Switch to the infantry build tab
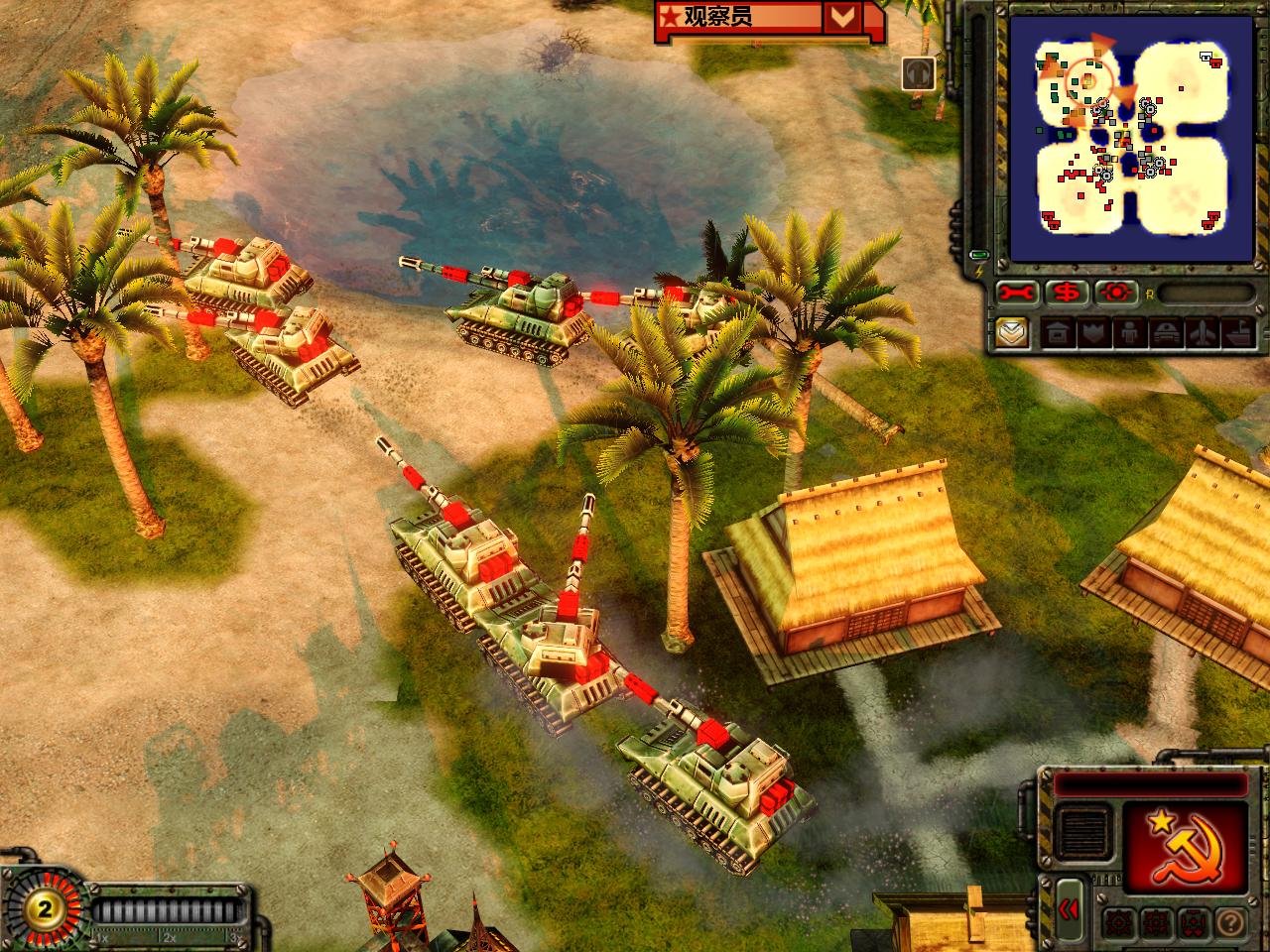The height and width of the screenshot is (952, 1270). [x=1127, y=332]
